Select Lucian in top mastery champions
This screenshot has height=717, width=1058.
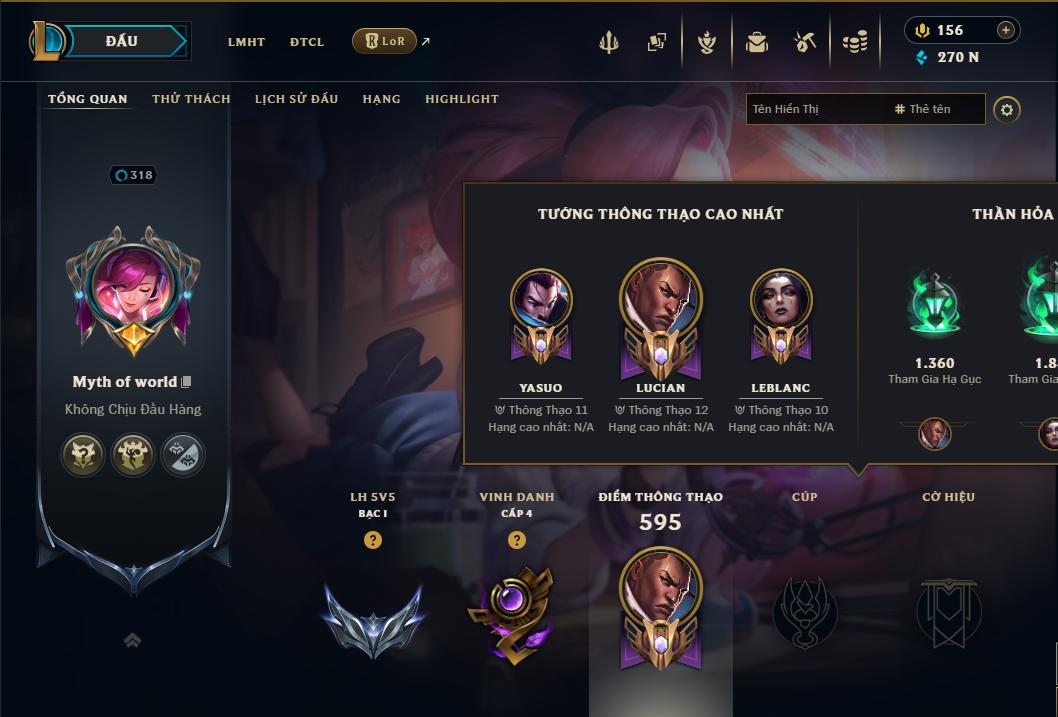661,317
